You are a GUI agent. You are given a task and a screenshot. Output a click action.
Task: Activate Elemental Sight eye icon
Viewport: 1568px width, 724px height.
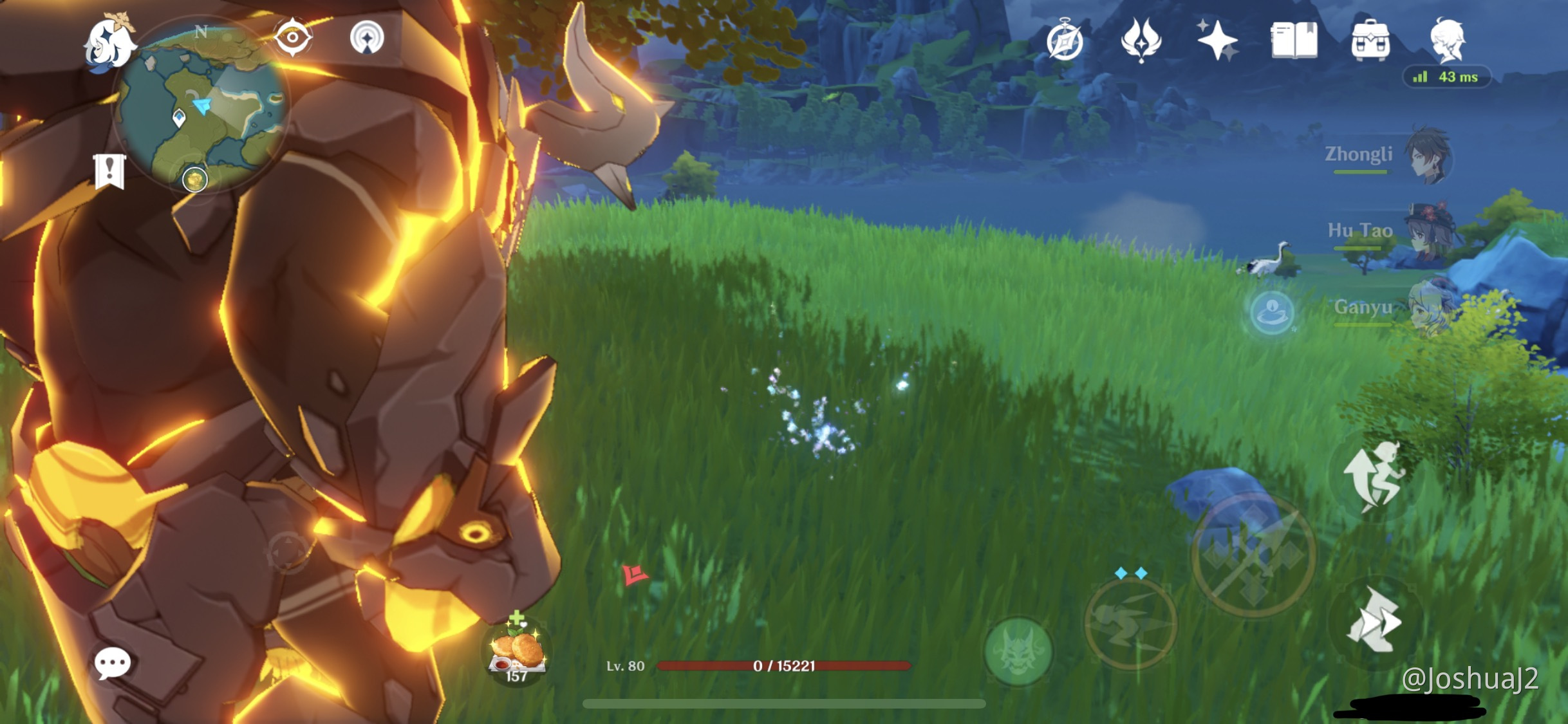(292, 37)
